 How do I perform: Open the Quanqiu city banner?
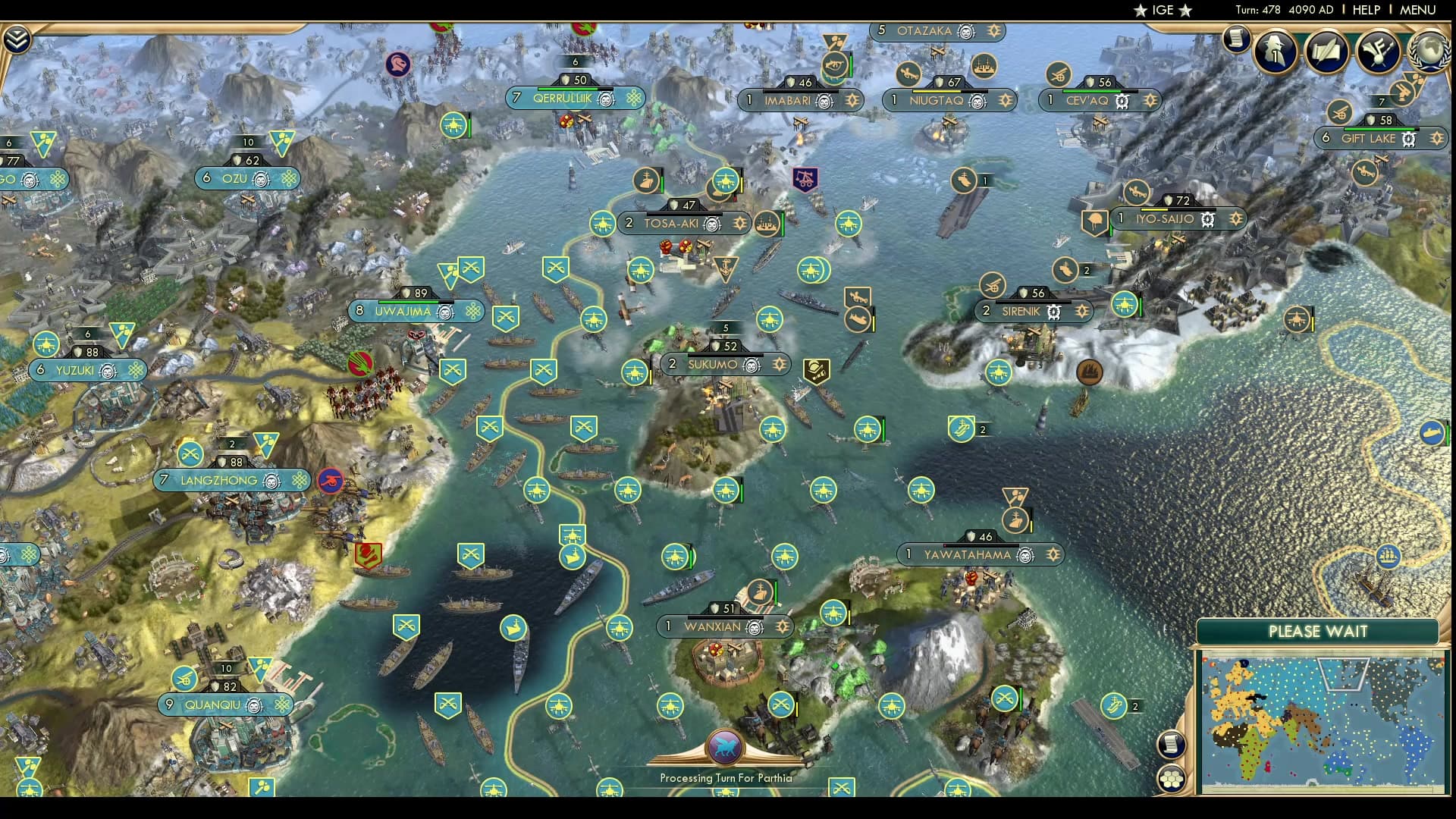coord(224,704)
